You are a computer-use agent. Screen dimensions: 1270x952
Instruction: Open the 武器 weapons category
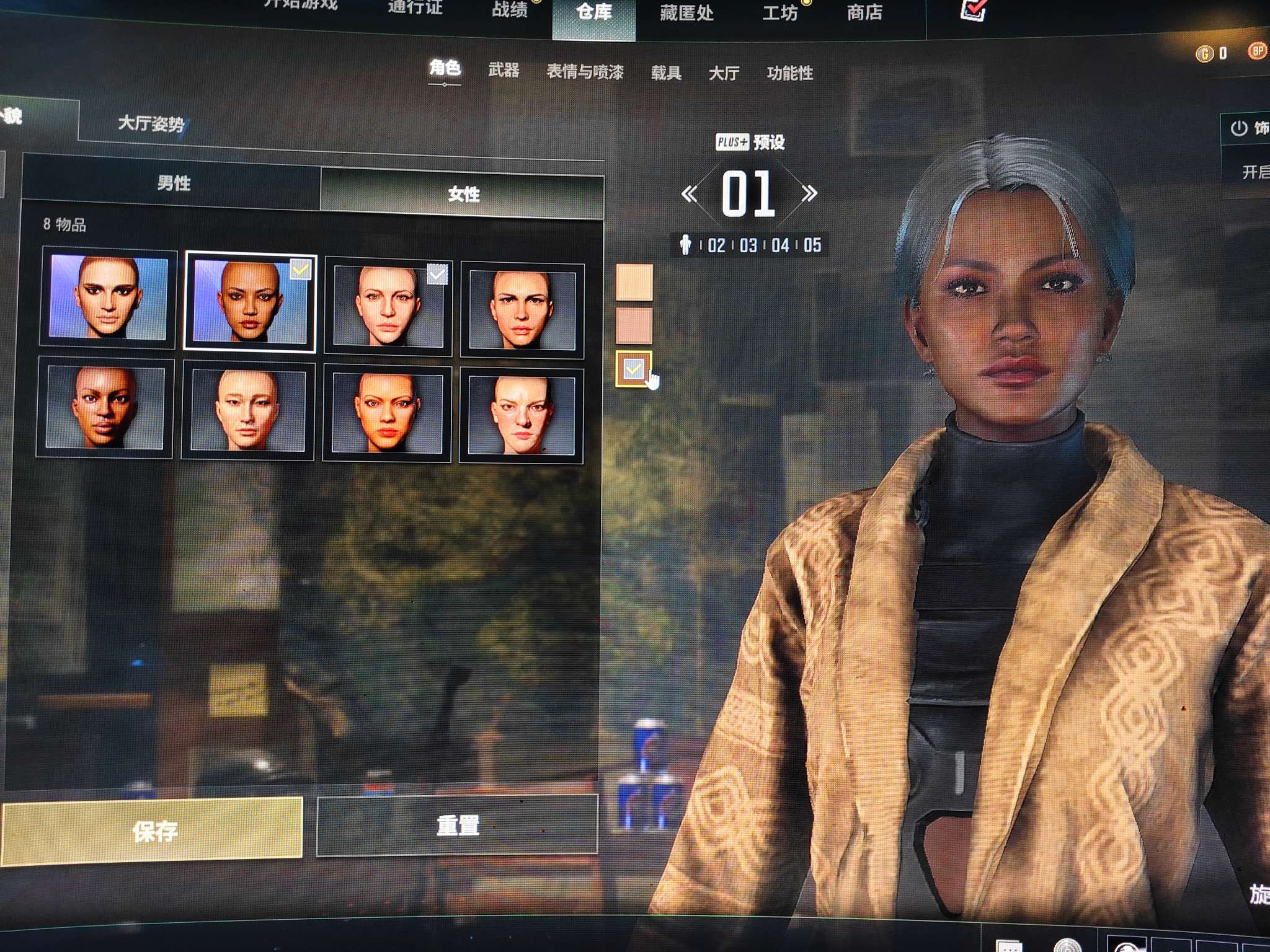503,70
